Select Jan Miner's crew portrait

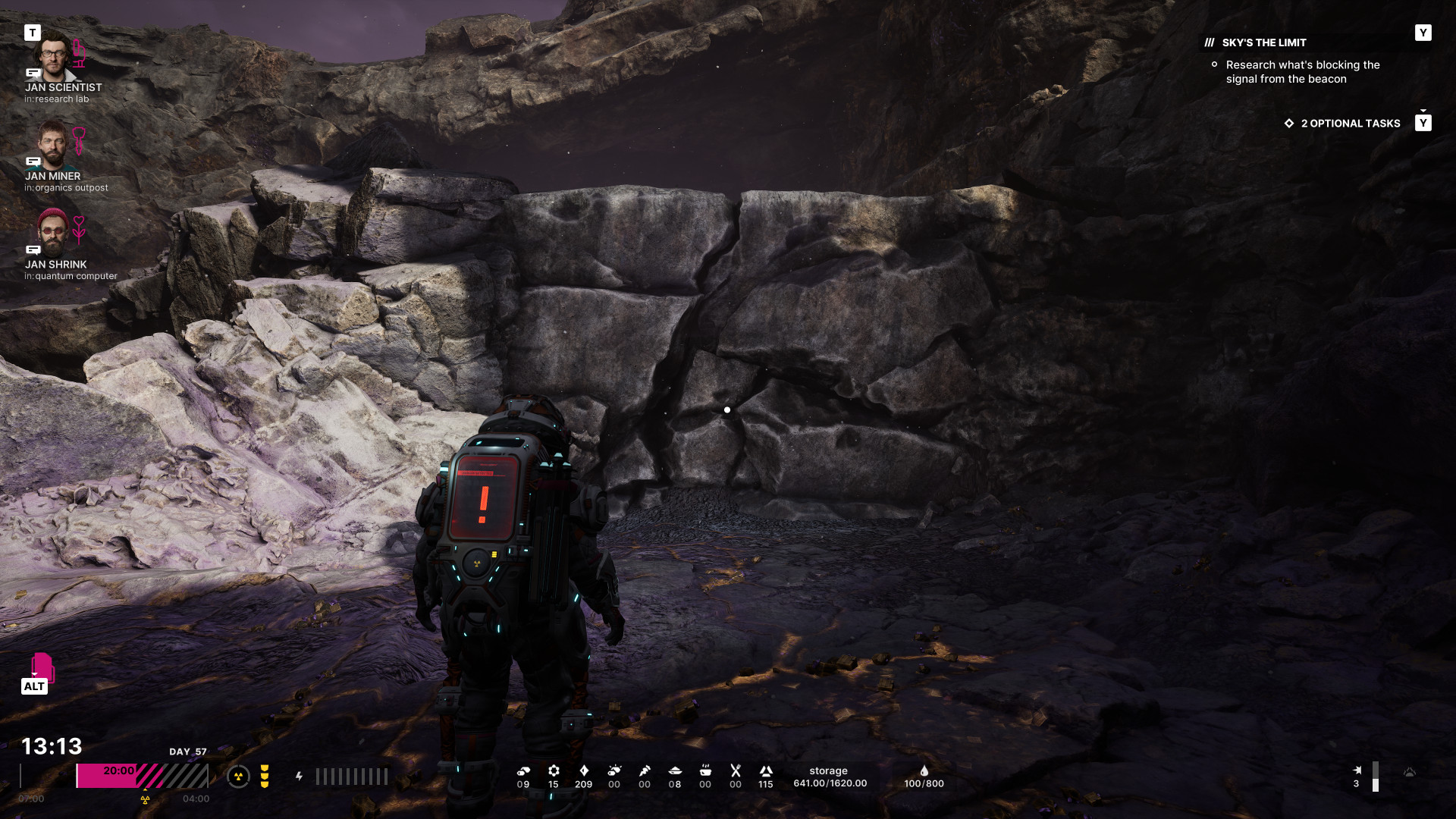[53, 145]
